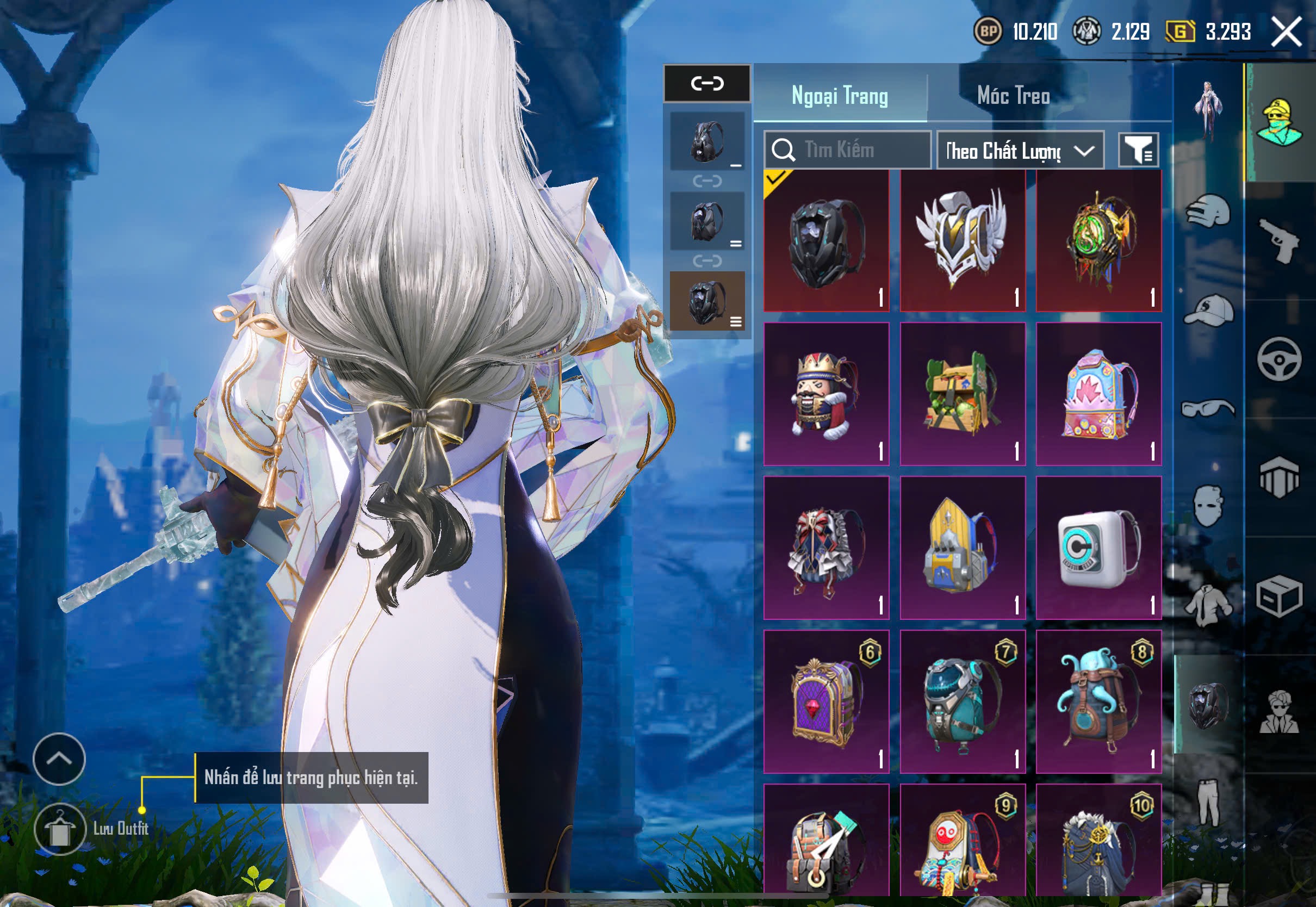Select the pink maple leaf backpack
1316x907 pixels.
coord(1098,393)
